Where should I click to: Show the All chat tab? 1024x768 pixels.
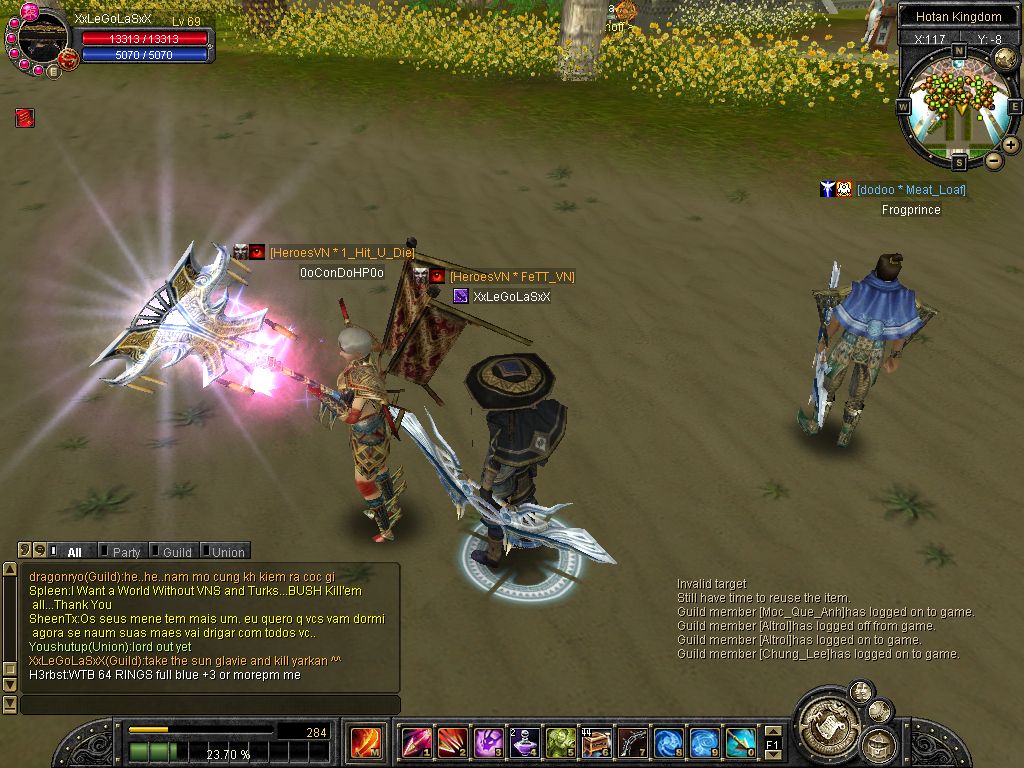pyautogui.click(x=73, y=551)
